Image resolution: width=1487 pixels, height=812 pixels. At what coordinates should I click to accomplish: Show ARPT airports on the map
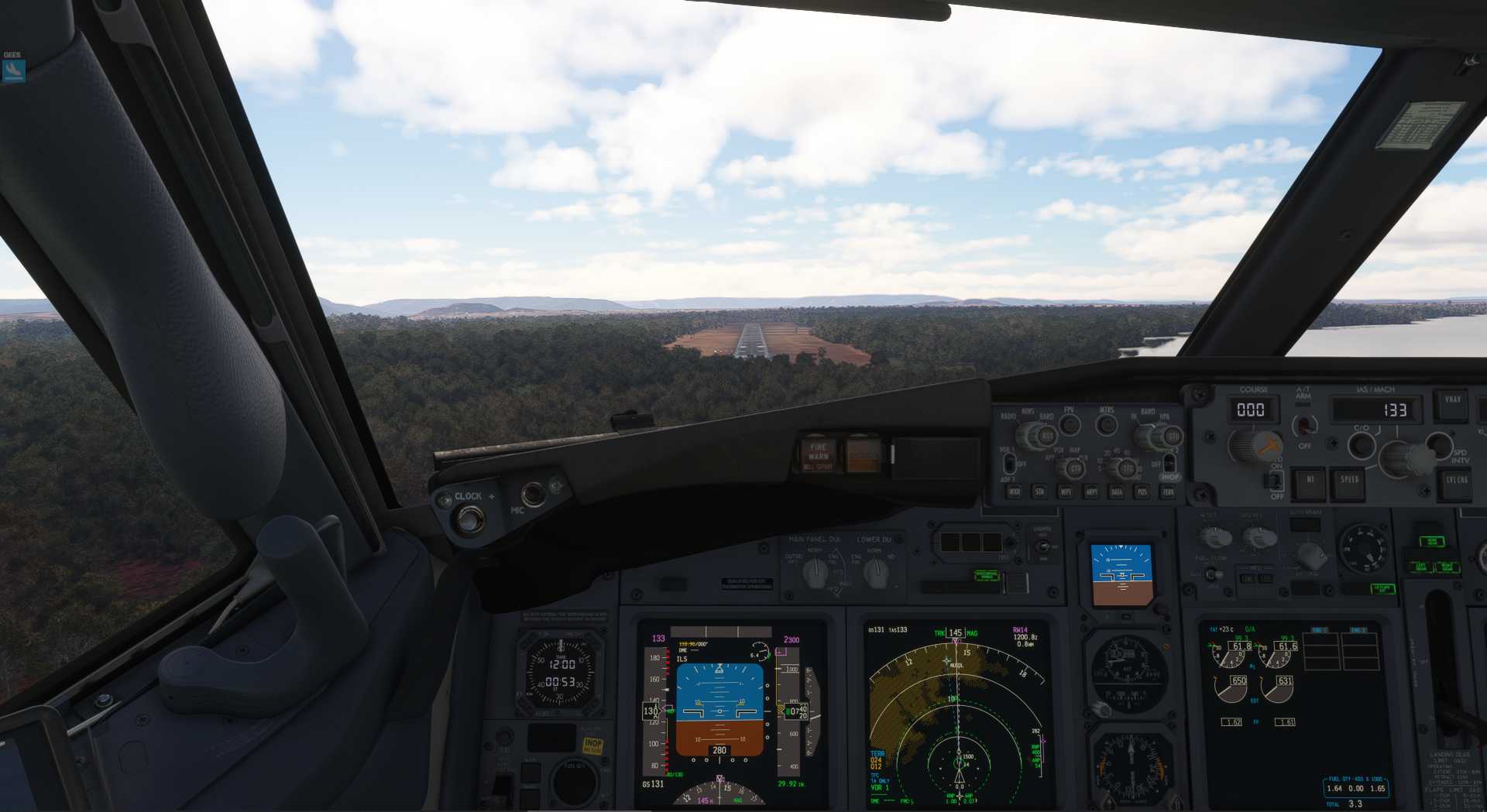click(1091, 492)
